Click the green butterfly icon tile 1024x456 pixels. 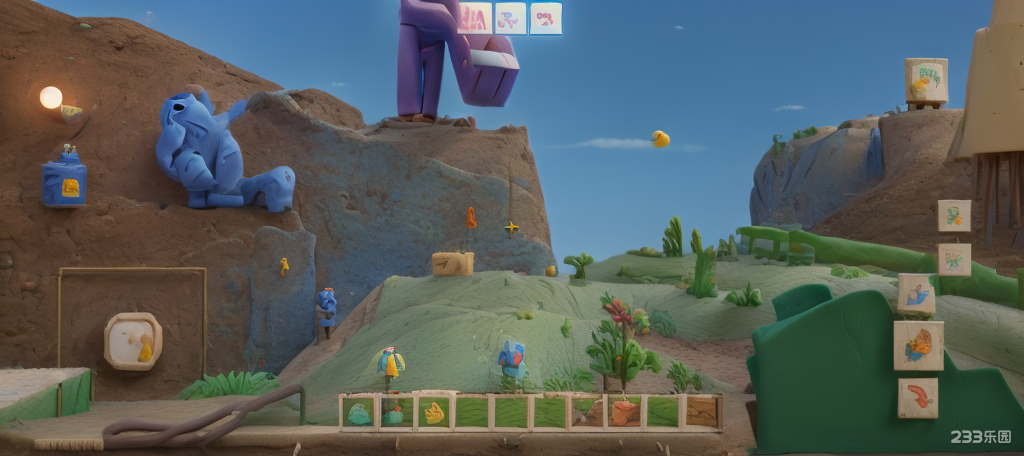coord(954,259)
